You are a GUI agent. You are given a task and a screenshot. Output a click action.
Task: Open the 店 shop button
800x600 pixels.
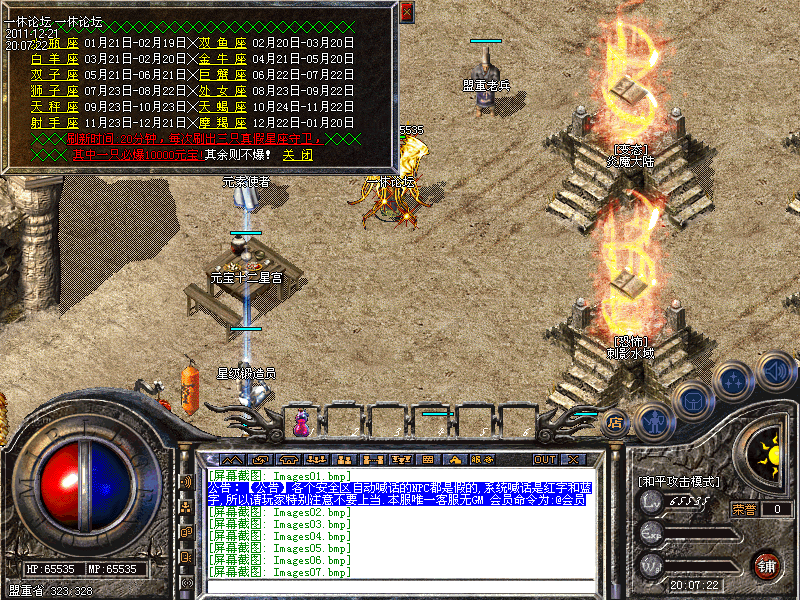[x=616, y=422]
